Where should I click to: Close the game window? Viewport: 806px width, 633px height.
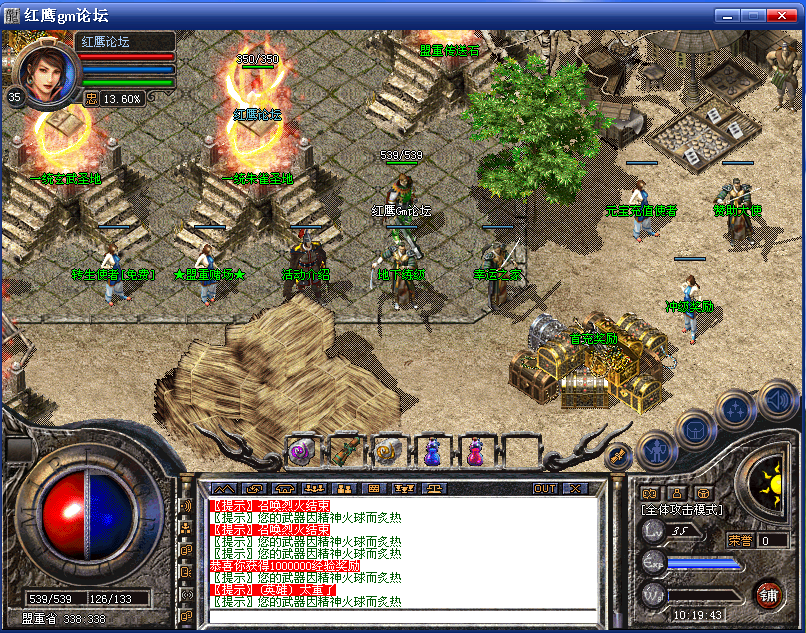tap(787, 15)
